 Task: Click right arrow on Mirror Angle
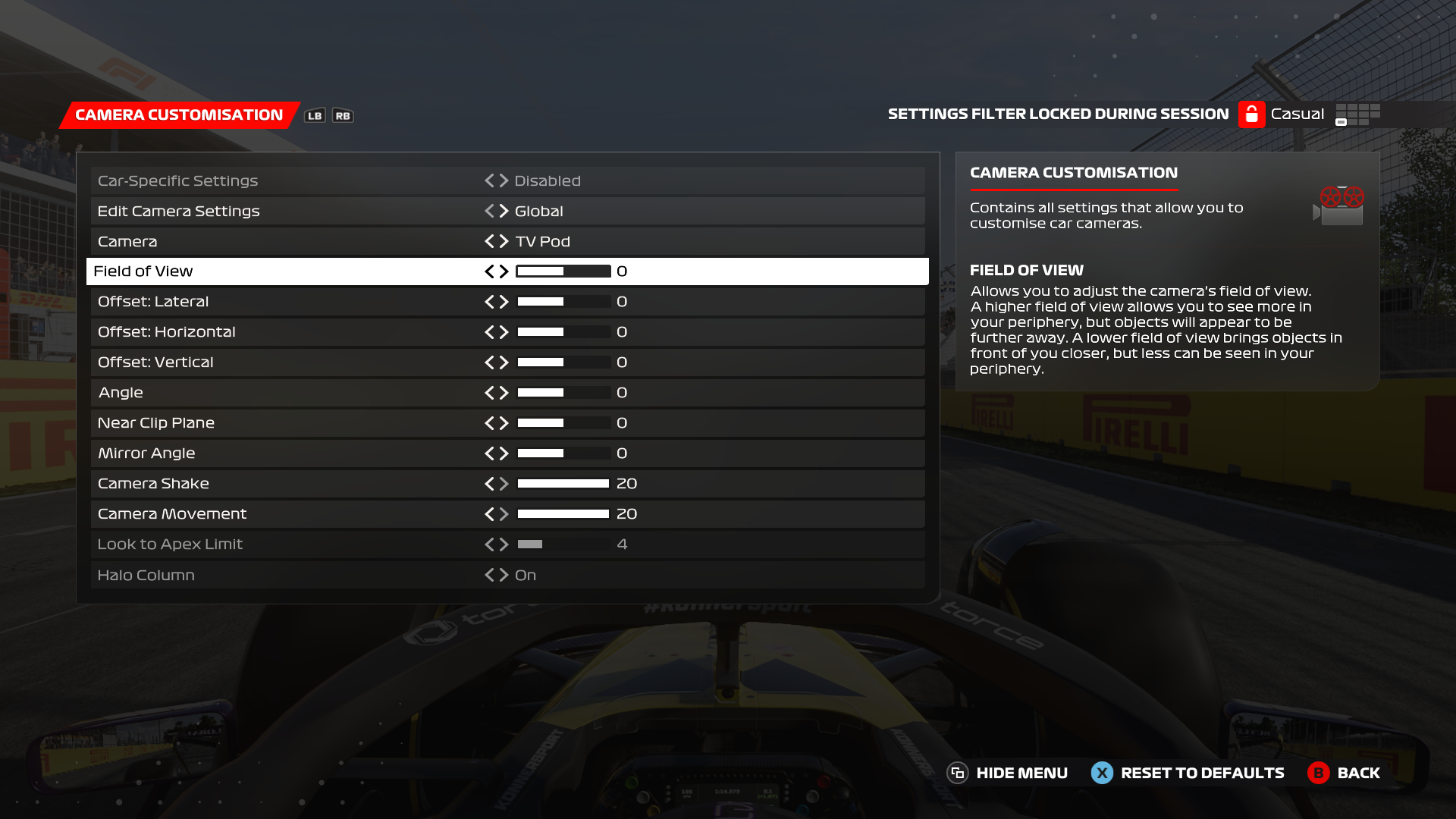(x=504, y=453)
